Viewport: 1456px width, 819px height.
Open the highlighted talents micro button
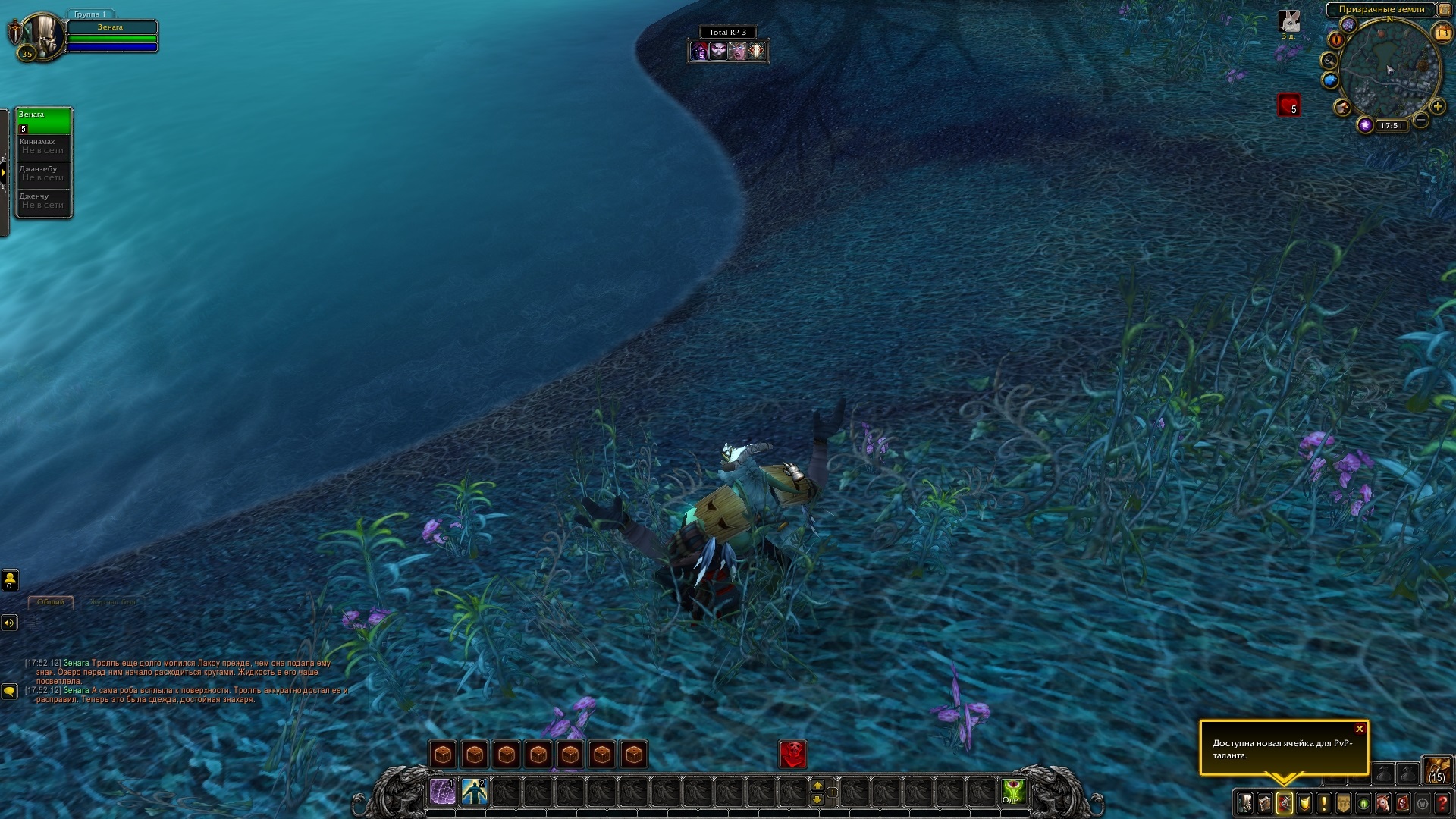(x=1285, y=802)
